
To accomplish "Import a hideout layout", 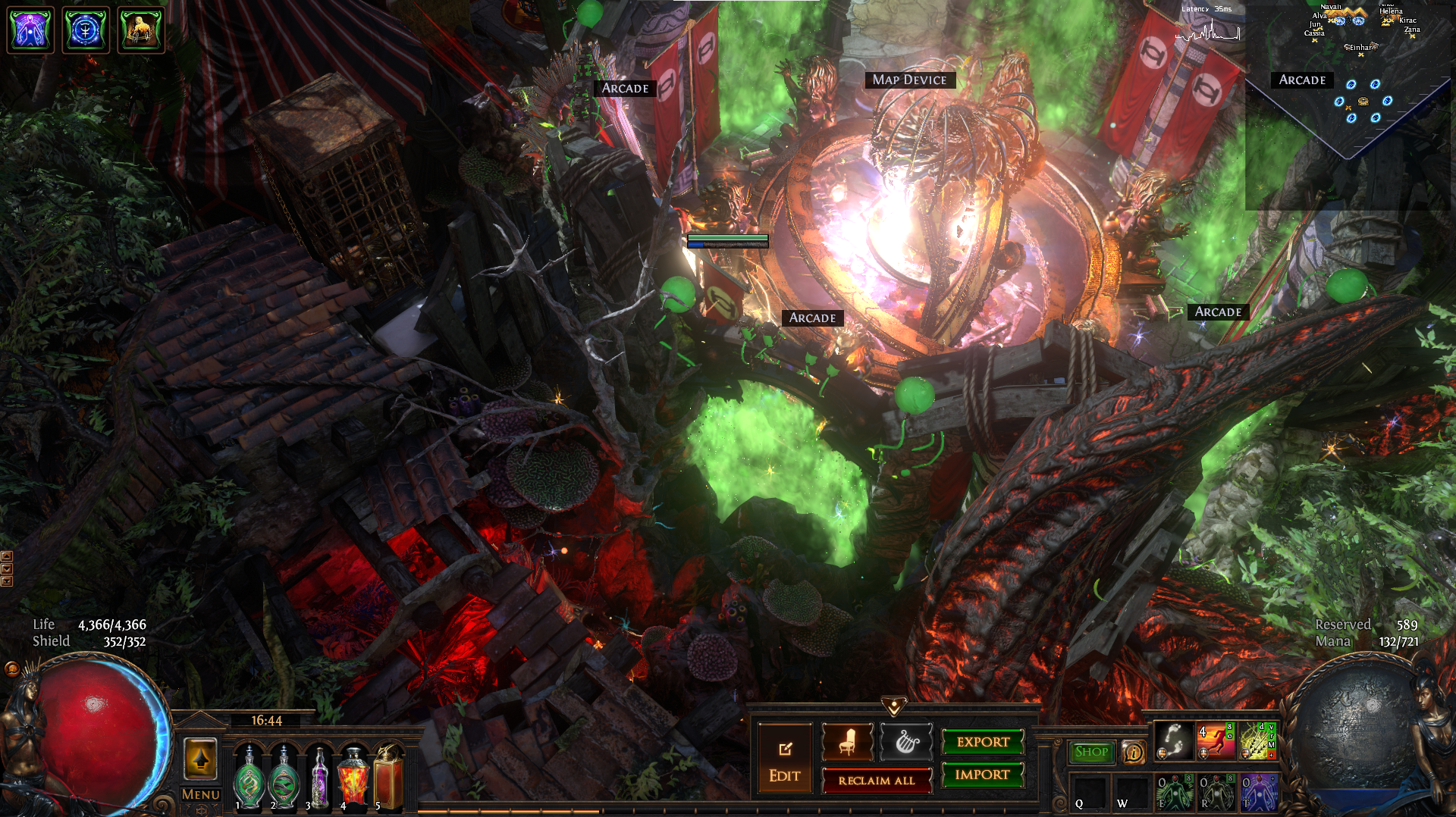I will (983, 775).
